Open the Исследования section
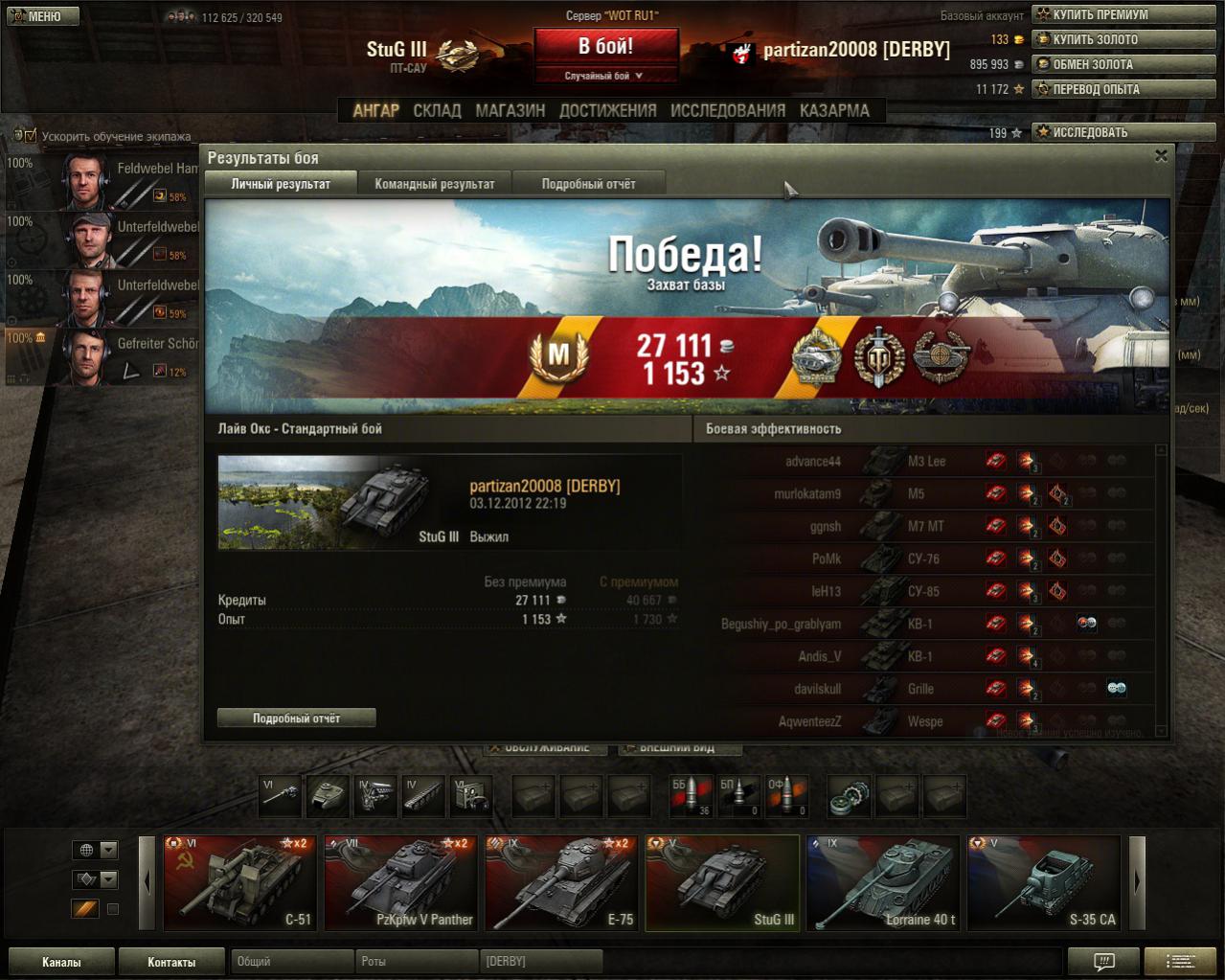This screenshot has height=980, width=1225. [727, 110]
